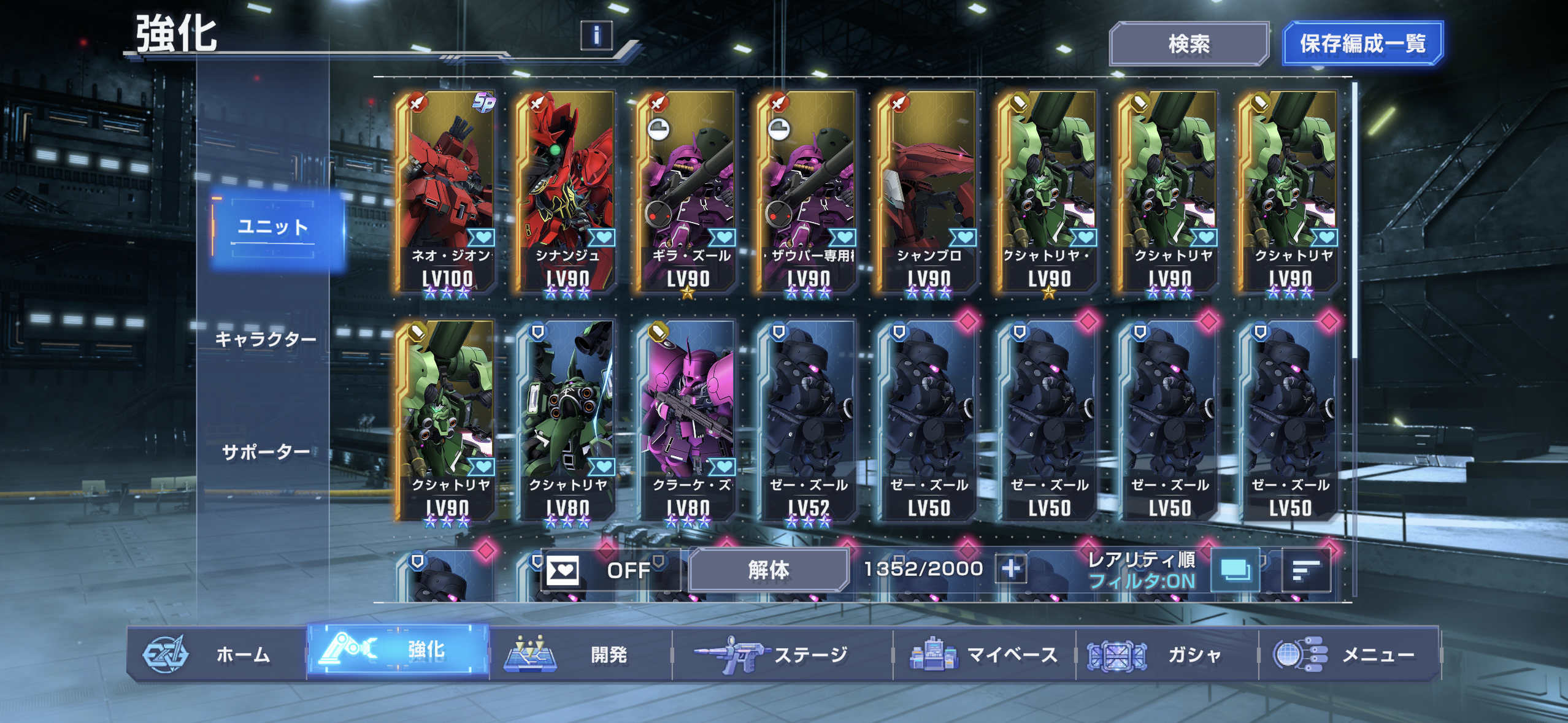
Task: Open the 保存編成一覧 saved formations list
Action: click(x=1362, y=44)
